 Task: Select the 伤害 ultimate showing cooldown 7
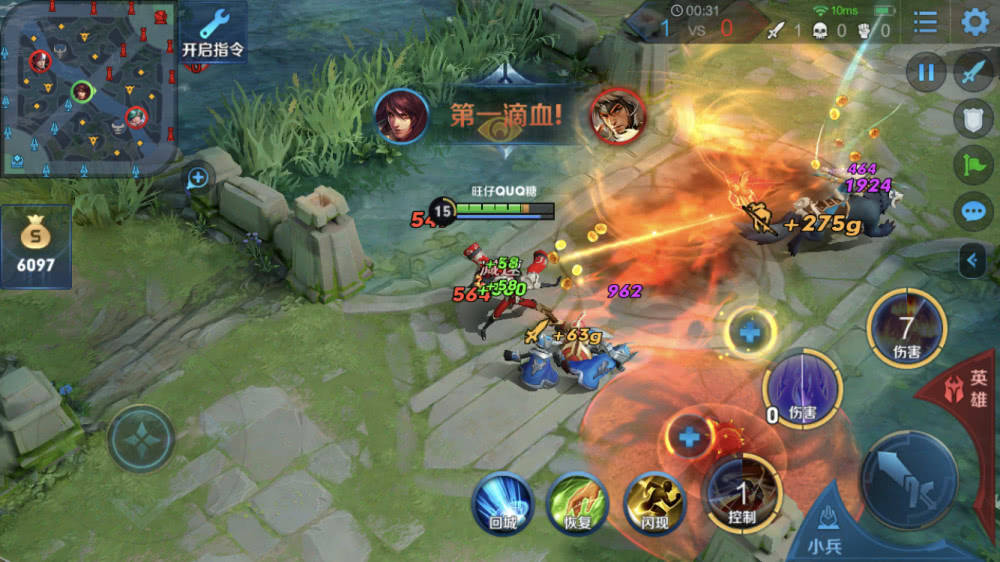coord(906,327)
